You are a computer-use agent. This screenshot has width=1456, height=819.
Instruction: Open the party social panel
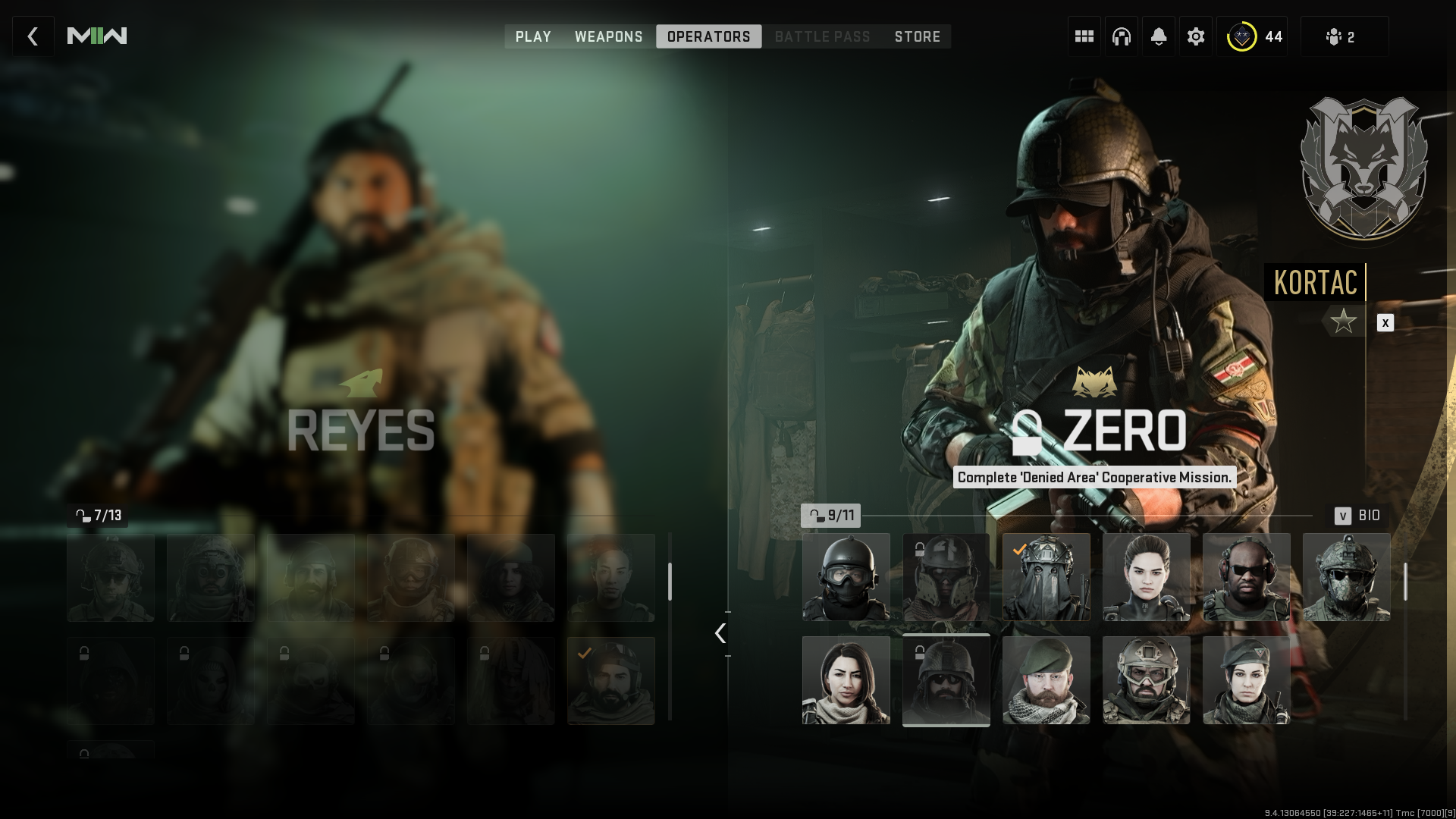1343,36
